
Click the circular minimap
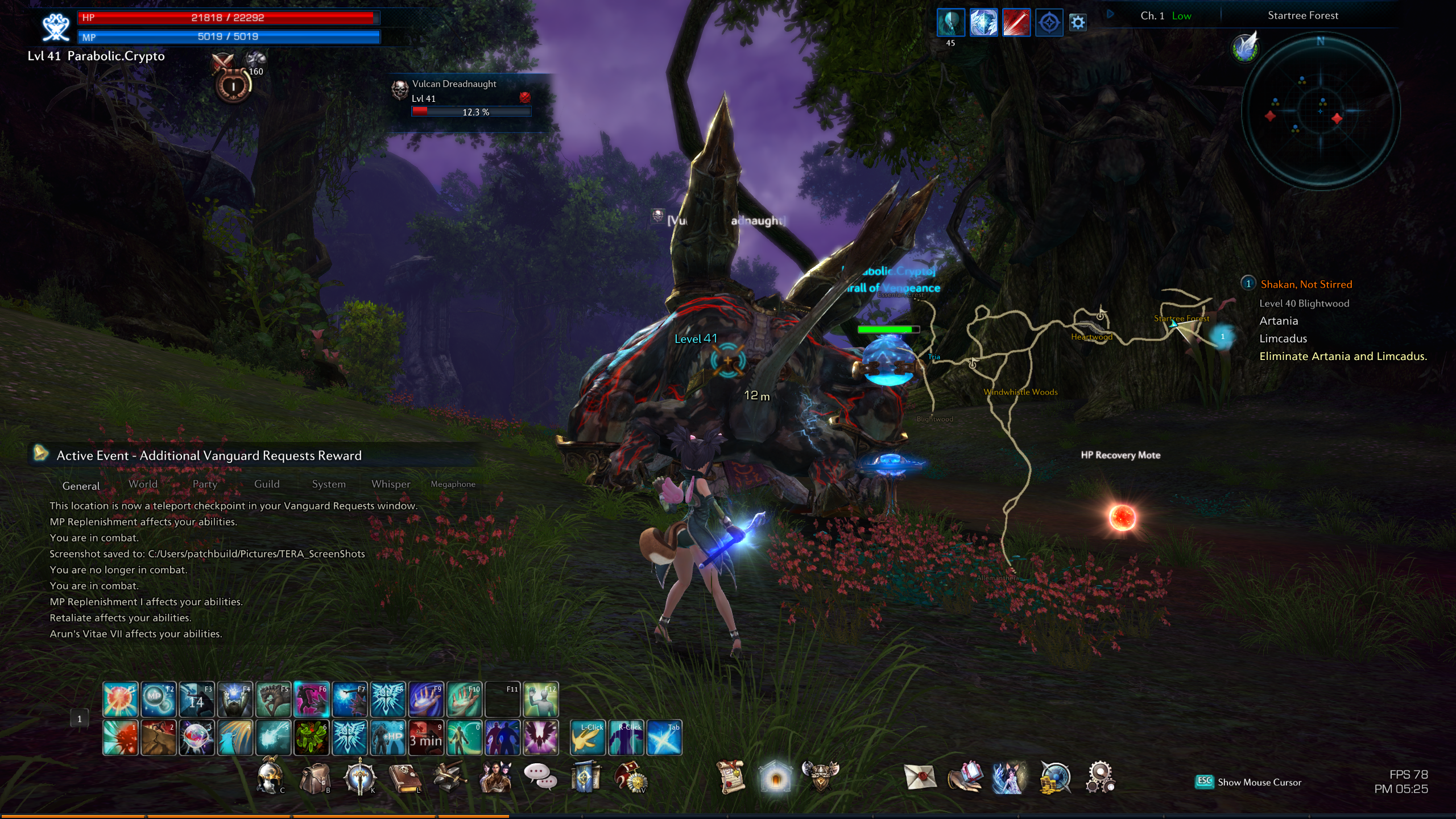(1320, 110)
